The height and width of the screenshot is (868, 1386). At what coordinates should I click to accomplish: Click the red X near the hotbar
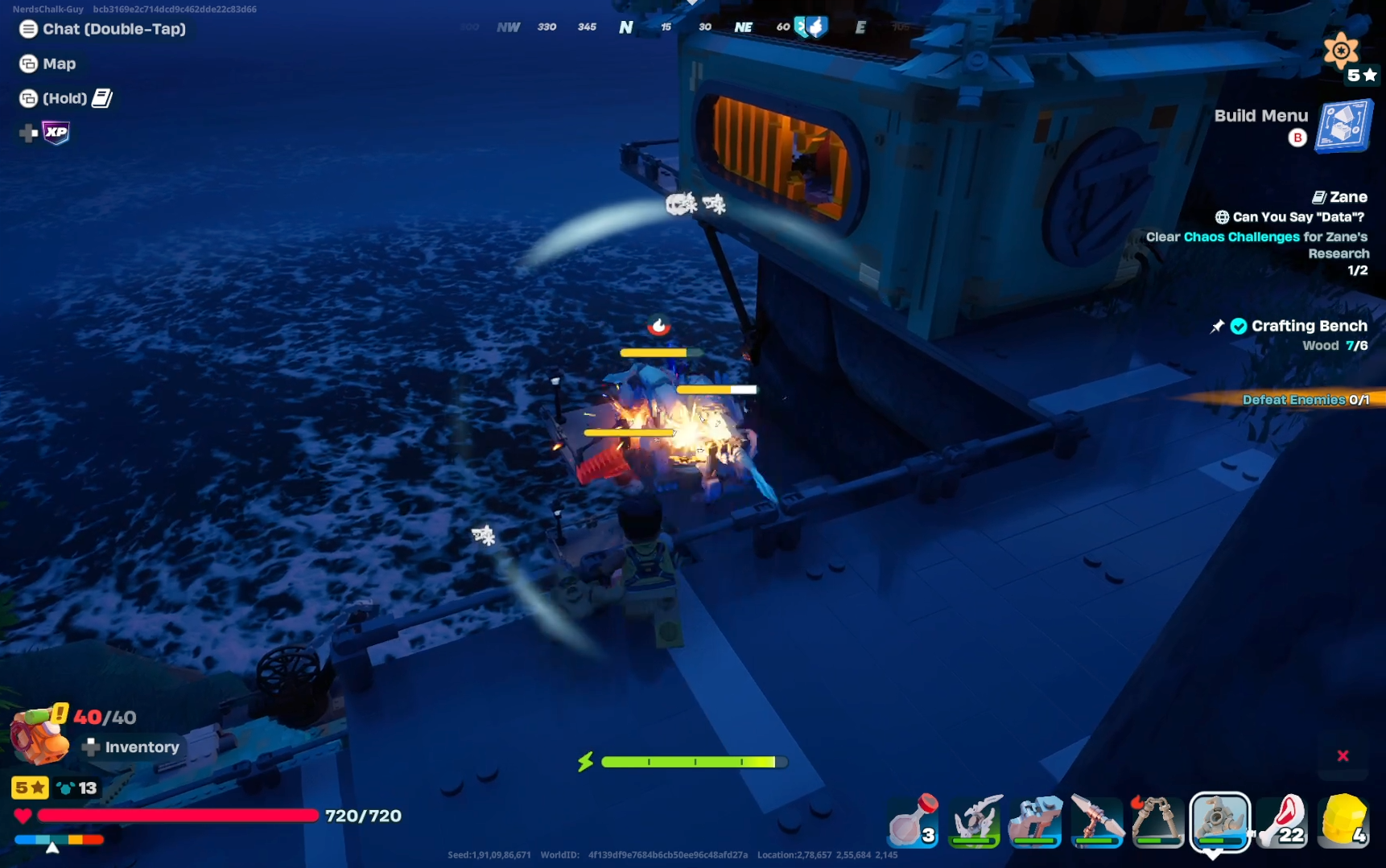(x=1343, y=755)
